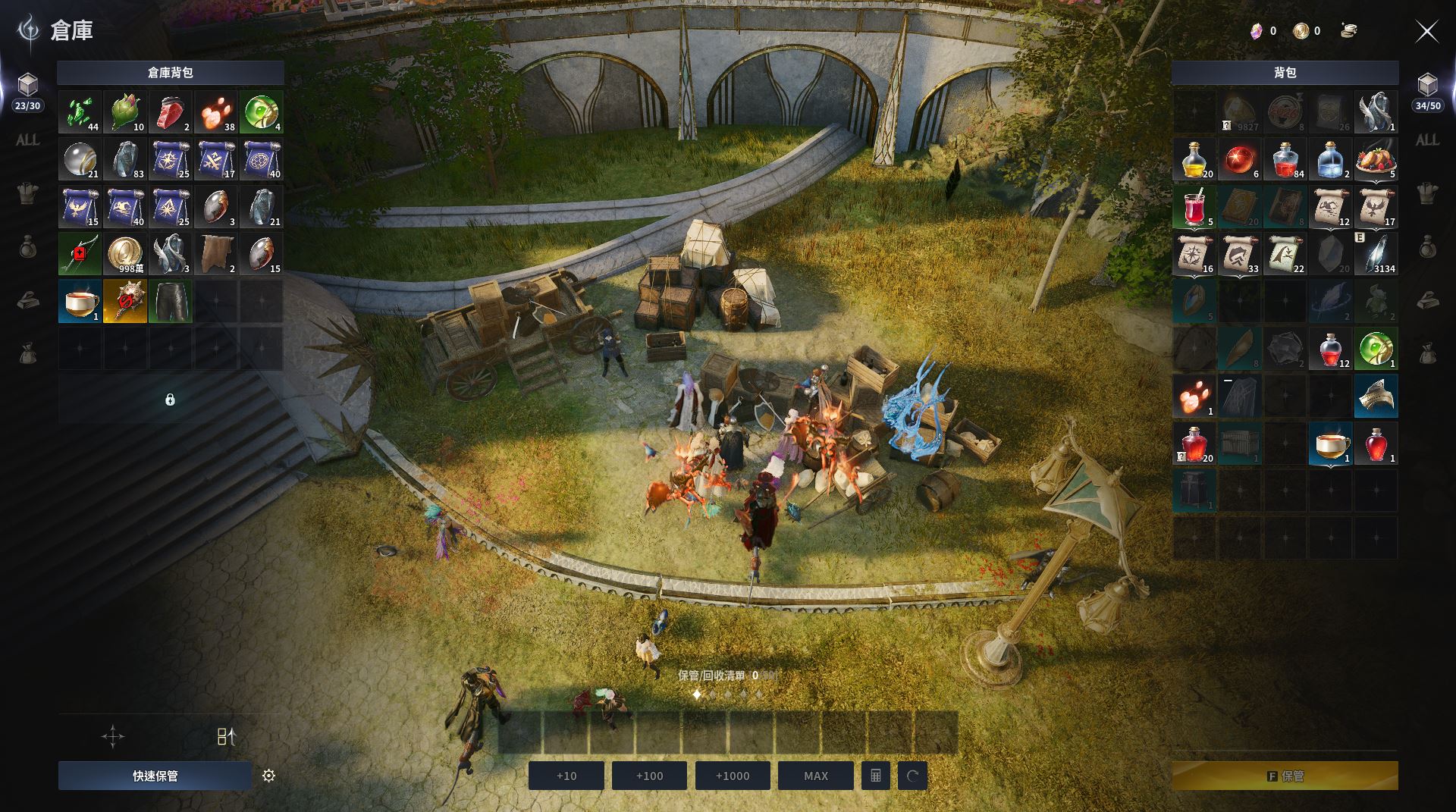
Task: Sort the warehouse items
Action: point(226,736)
